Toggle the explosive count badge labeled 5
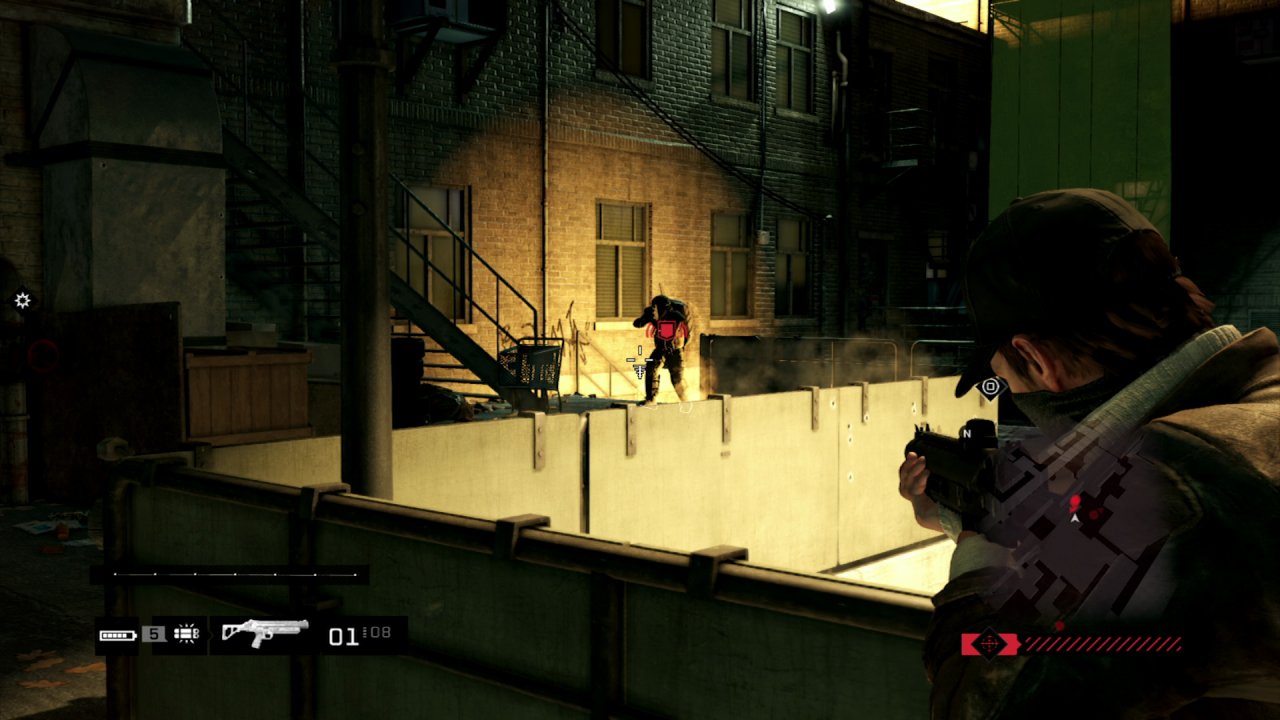 pos(152,631)
